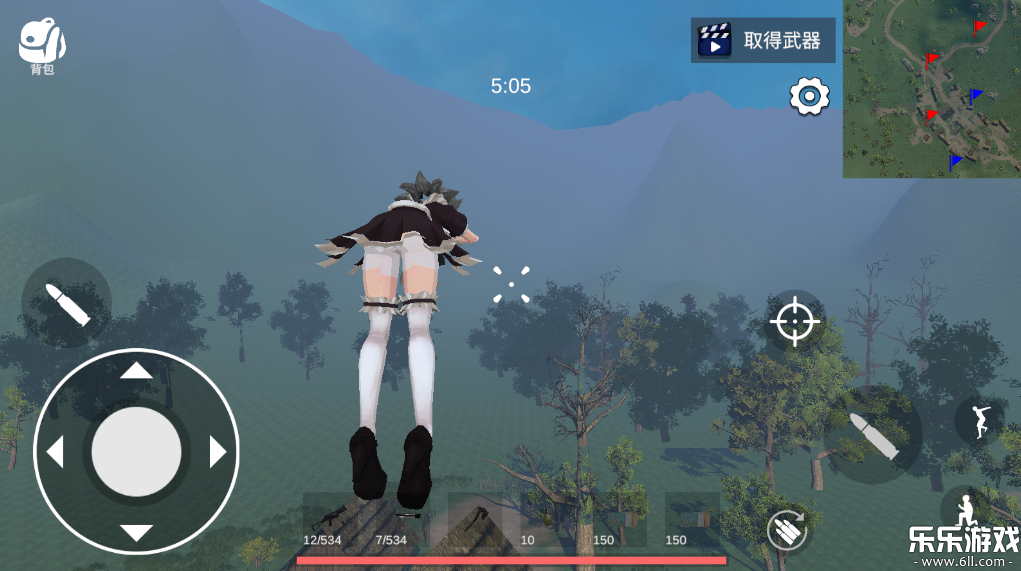
Task: Move up with the joystick up arrow
Action: click(136, 371)
